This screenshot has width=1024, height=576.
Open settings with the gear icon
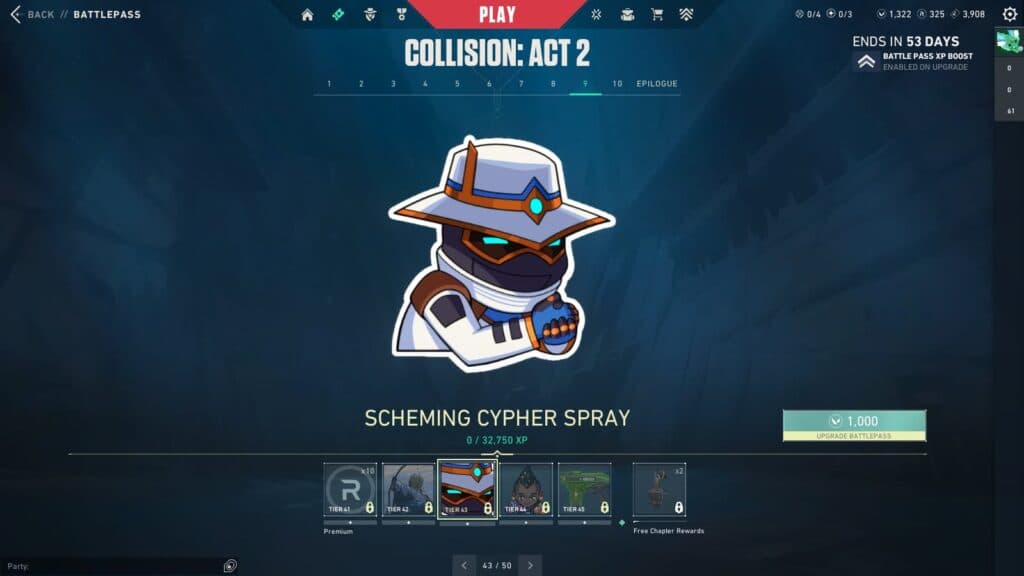tap(1009, 15)
